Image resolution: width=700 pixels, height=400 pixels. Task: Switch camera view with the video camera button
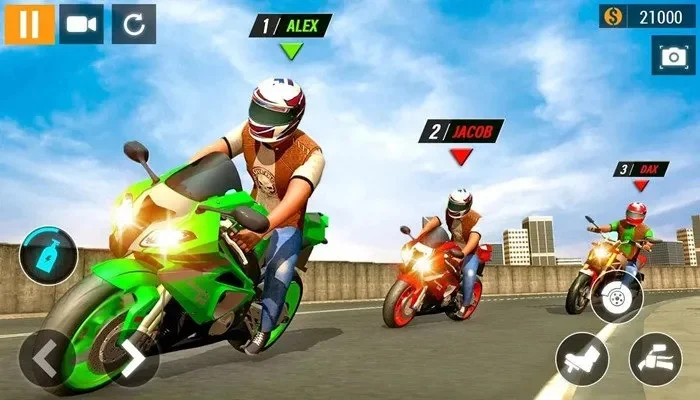coord(81,24)
